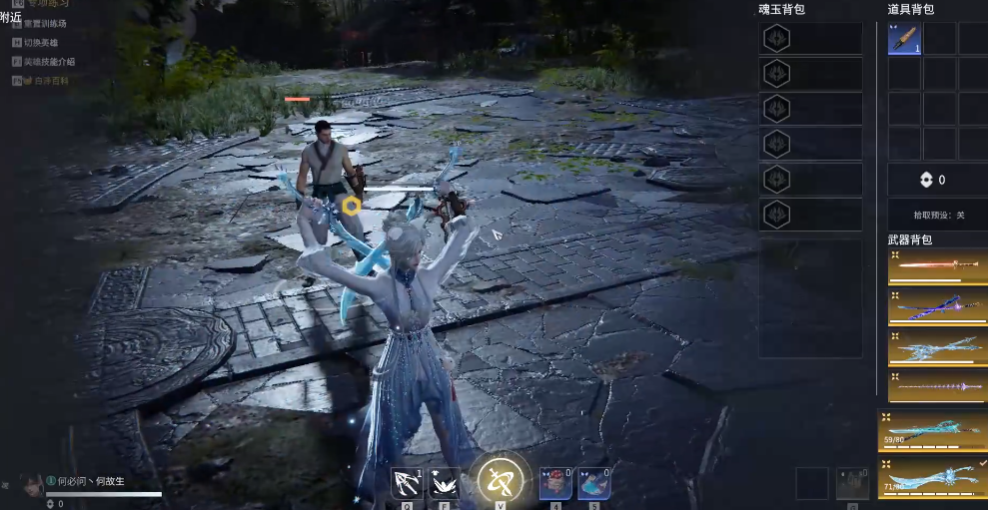The height and width of the screenshot is (510, 988).
Task: Choose the dark blue blade weapon
Action: (937, 307)
